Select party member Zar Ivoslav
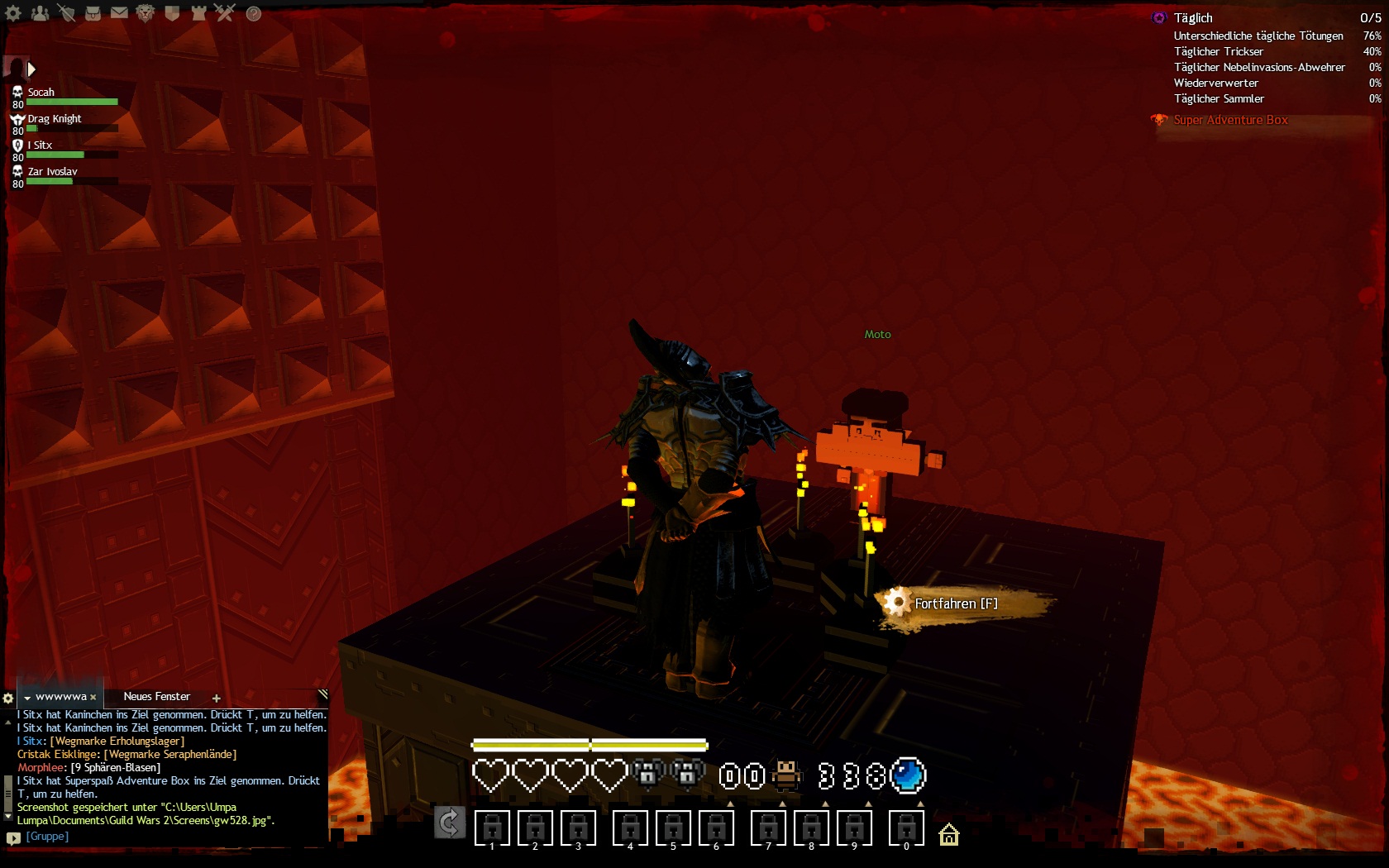The width and height of the screenshot is (1389, 868). pyautogui.click(x=52, y=172)
